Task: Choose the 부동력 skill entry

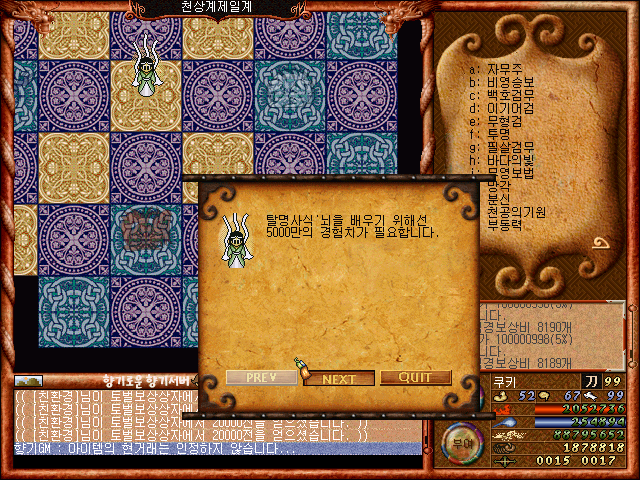Action: 505,225
